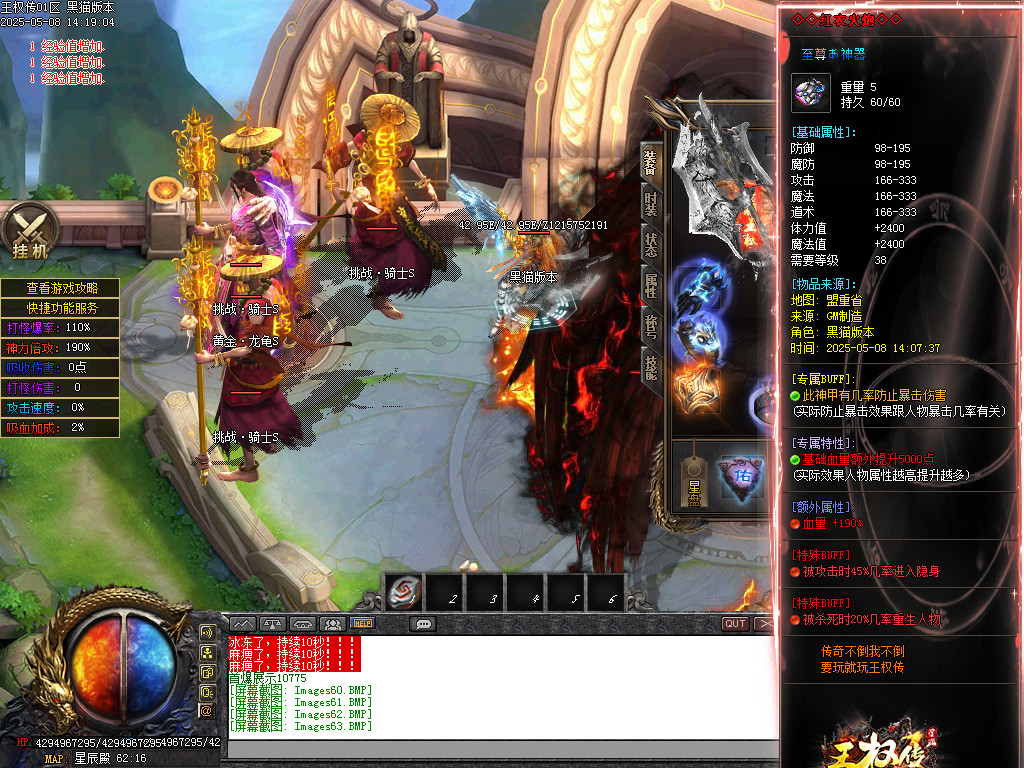Select the 称号 title tab
The width and height of the screenshot is (1024, 768).
(650, 326)
